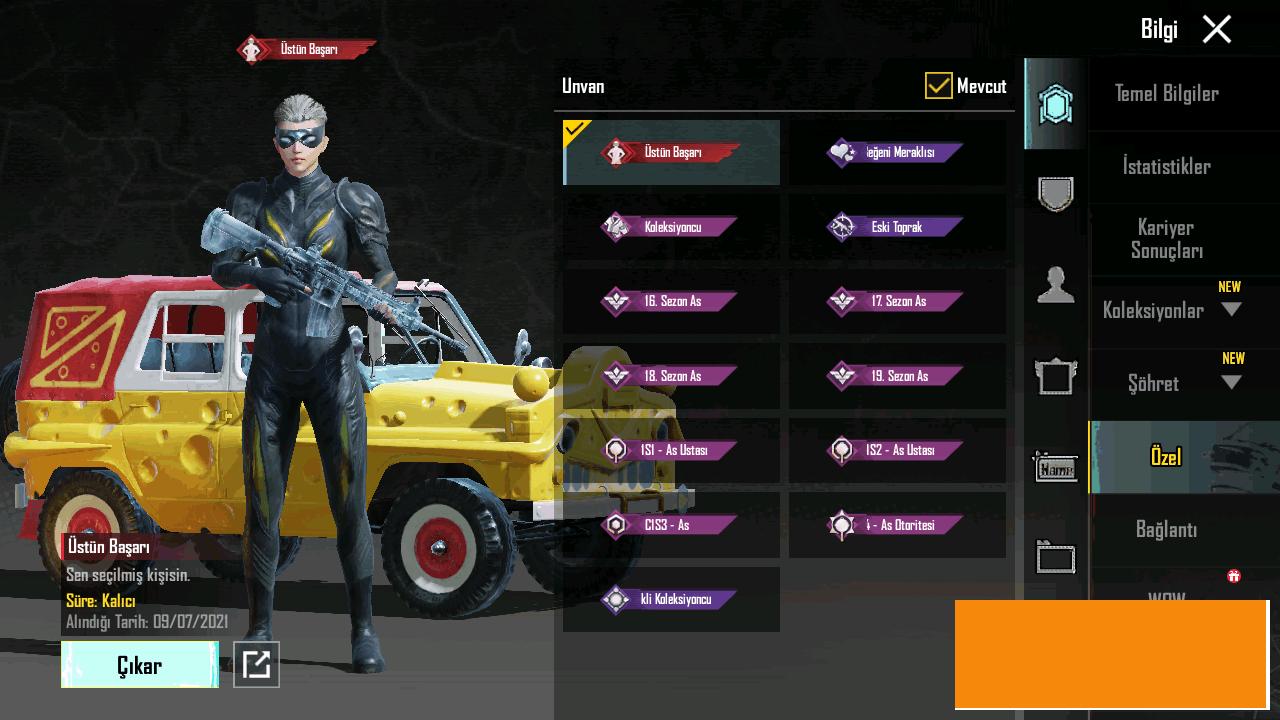Choose the Eski Toprak title
The height and width of the screenshot is (720, 1280).
pos(897,227)
